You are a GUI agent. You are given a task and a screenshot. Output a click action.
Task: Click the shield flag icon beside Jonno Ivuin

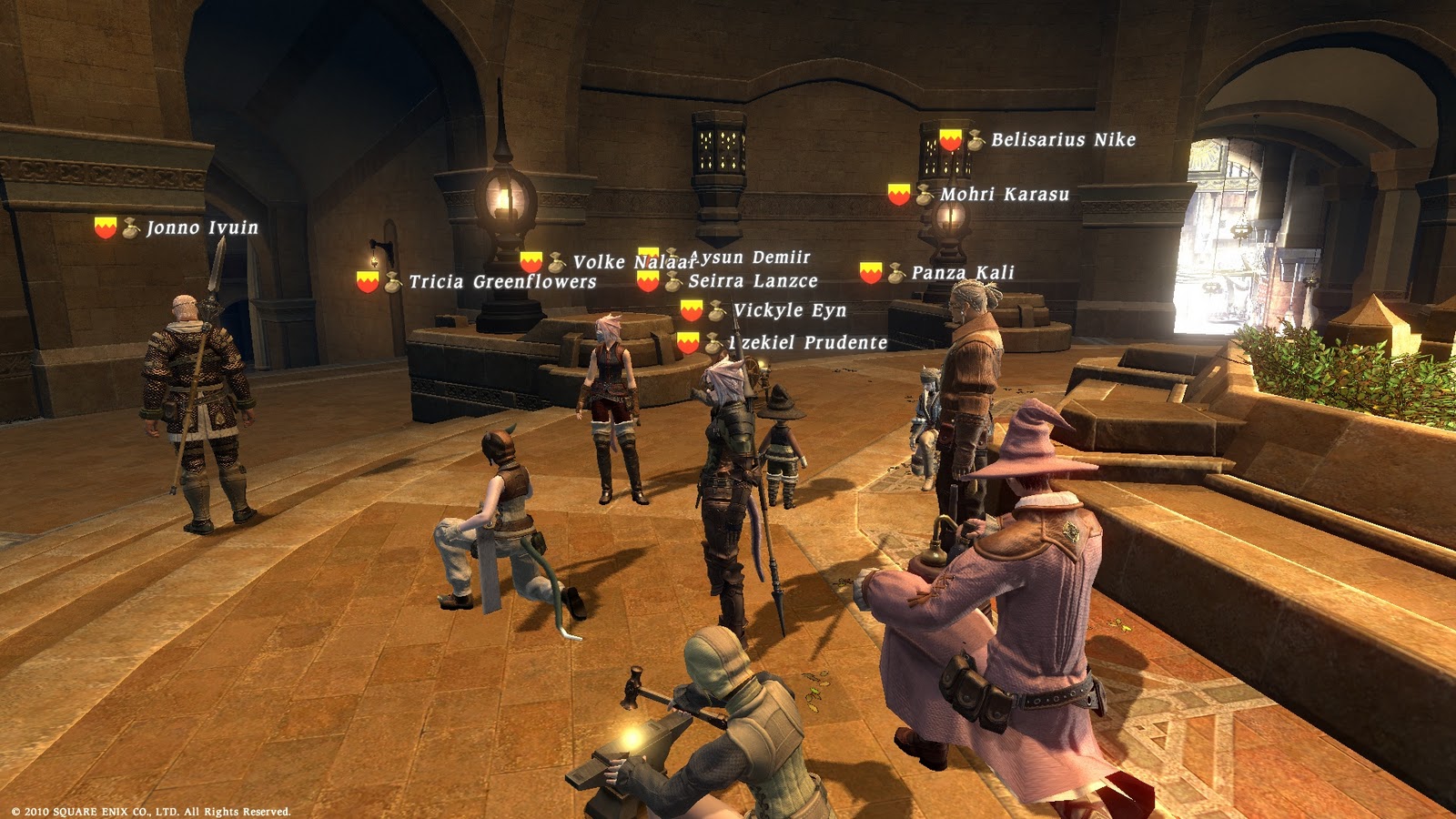tap(103, 228)
